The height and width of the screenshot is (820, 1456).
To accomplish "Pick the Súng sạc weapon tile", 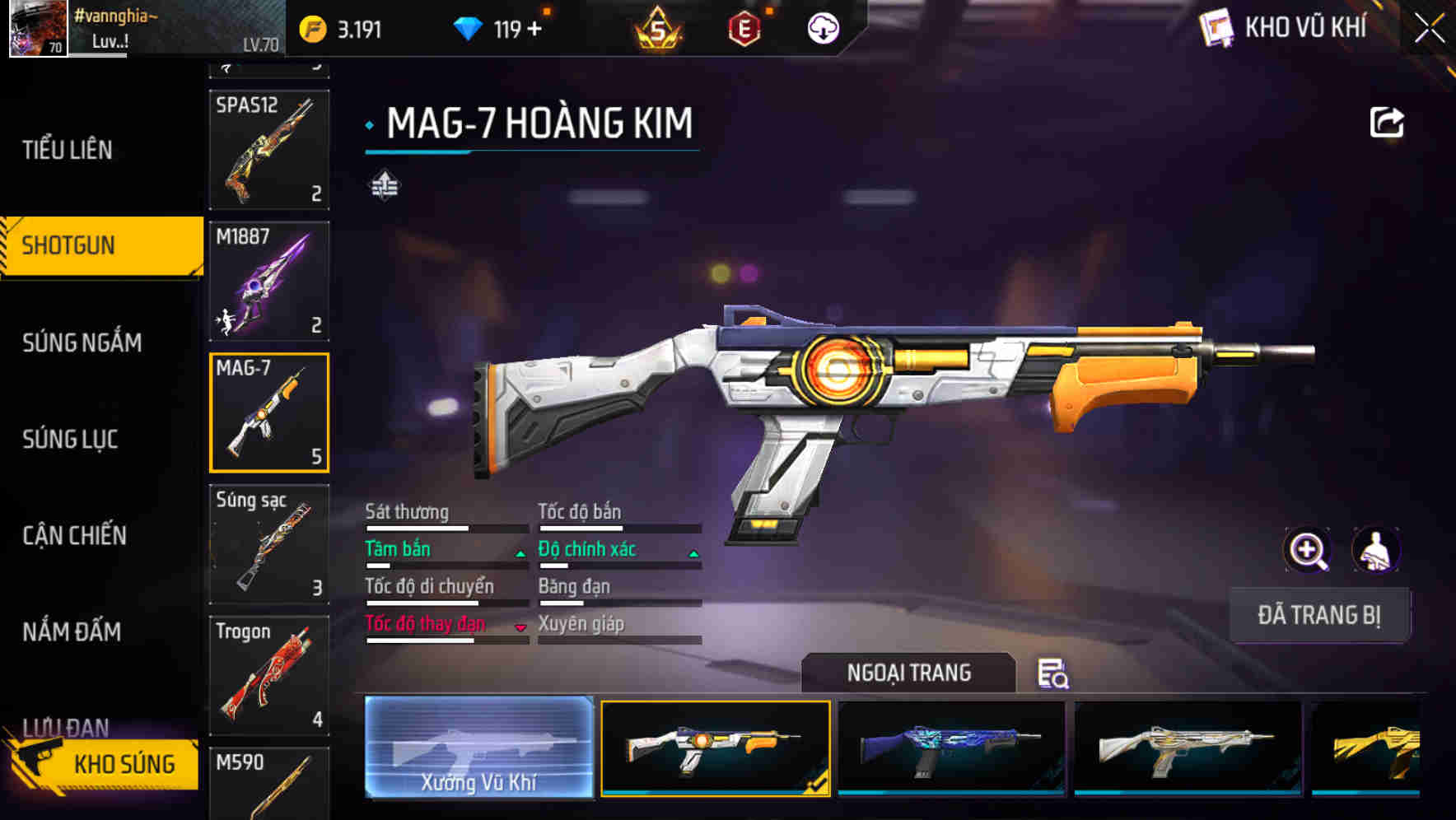I will pyautogui.click(x=269, y=544).
